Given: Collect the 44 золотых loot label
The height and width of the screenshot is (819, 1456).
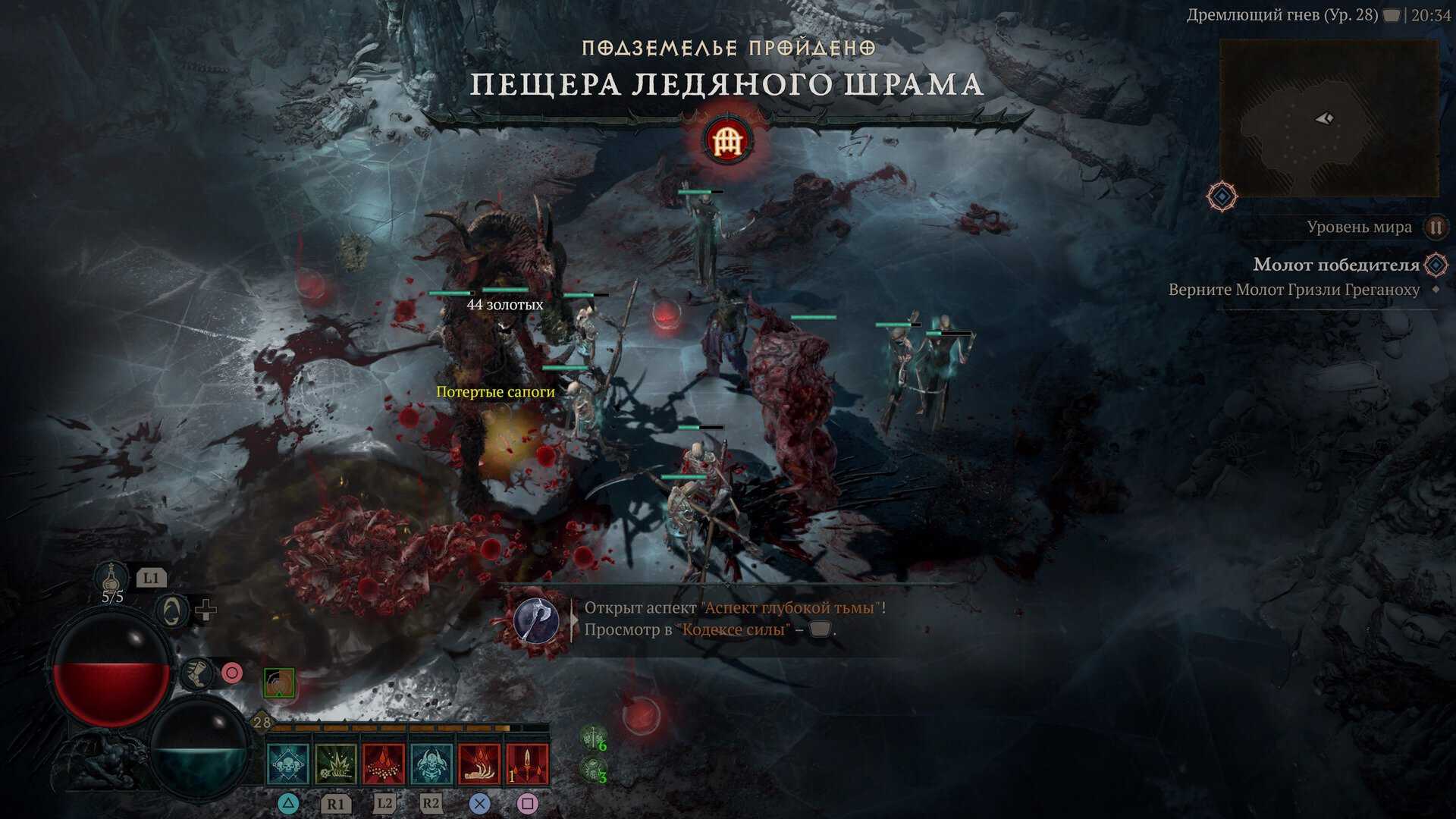Looking at the screenshot, I should (x=504, y=305).
